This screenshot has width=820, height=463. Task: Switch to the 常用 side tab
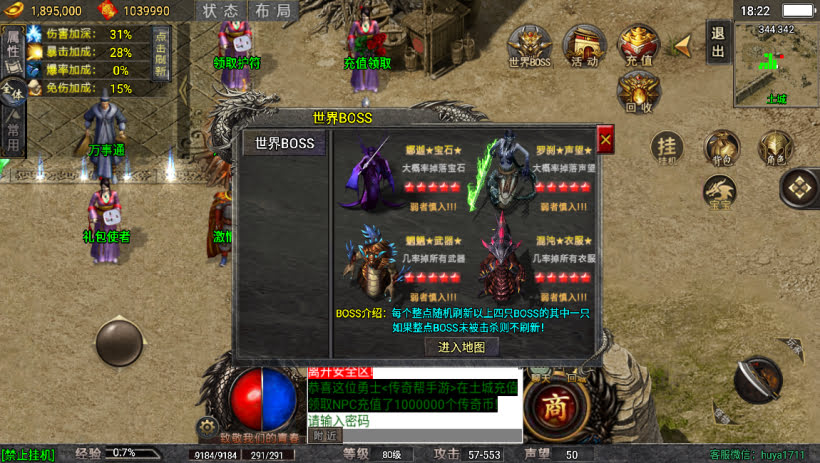(x=12, y=131)
